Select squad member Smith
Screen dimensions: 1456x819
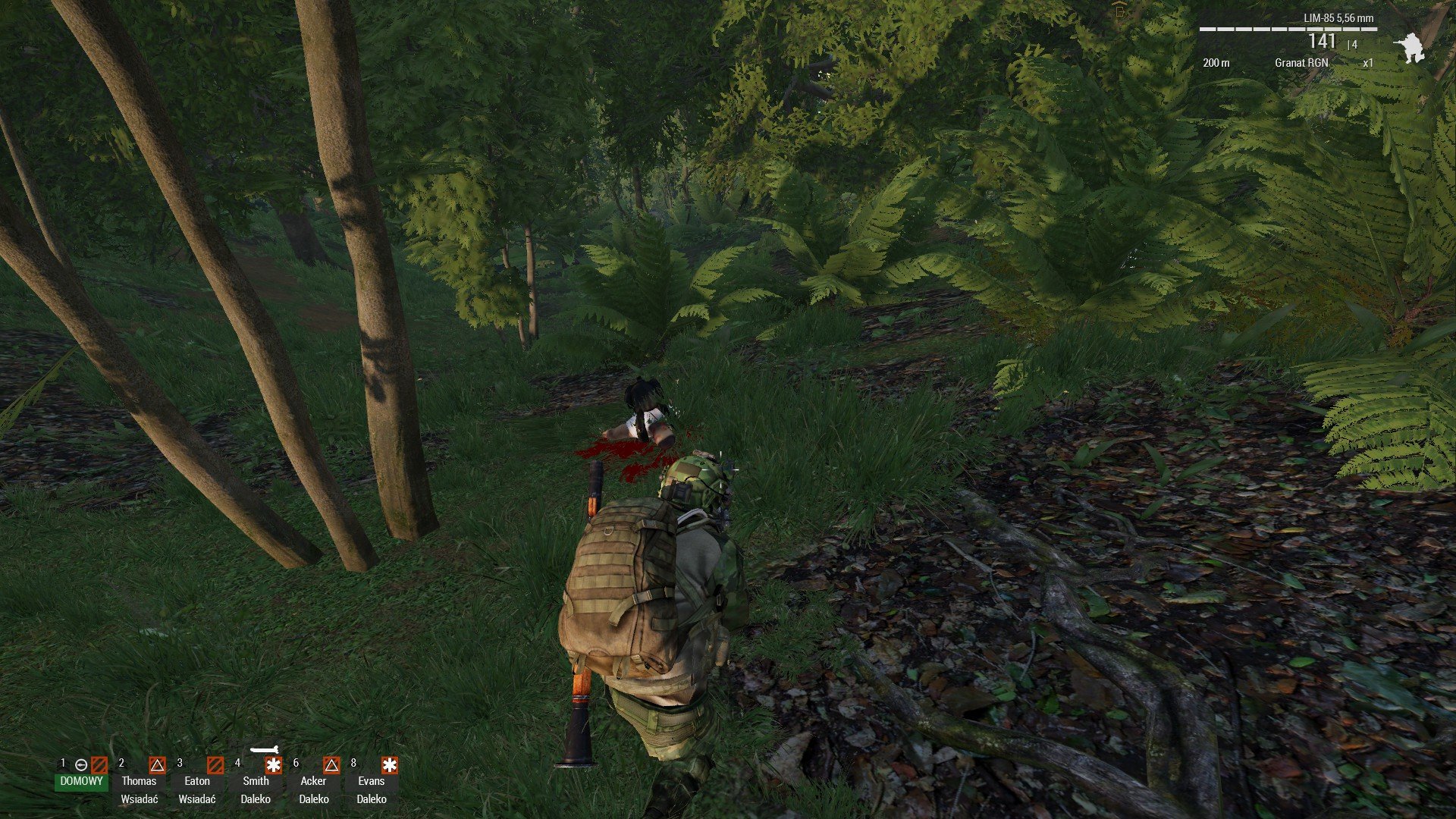pos(256,780)
